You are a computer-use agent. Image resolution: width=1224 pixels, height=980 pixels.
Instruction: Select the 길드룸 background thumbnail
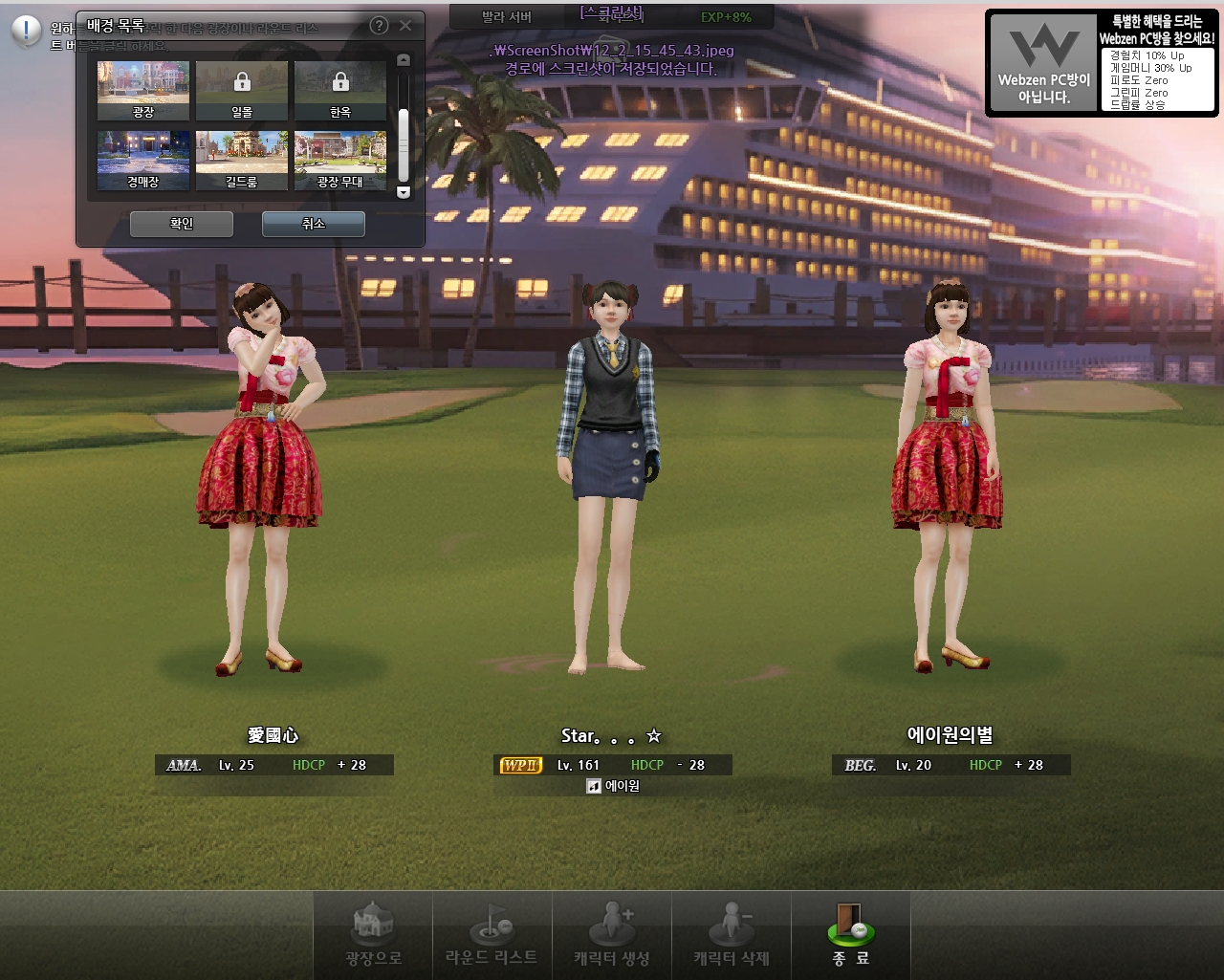(242, 160)
